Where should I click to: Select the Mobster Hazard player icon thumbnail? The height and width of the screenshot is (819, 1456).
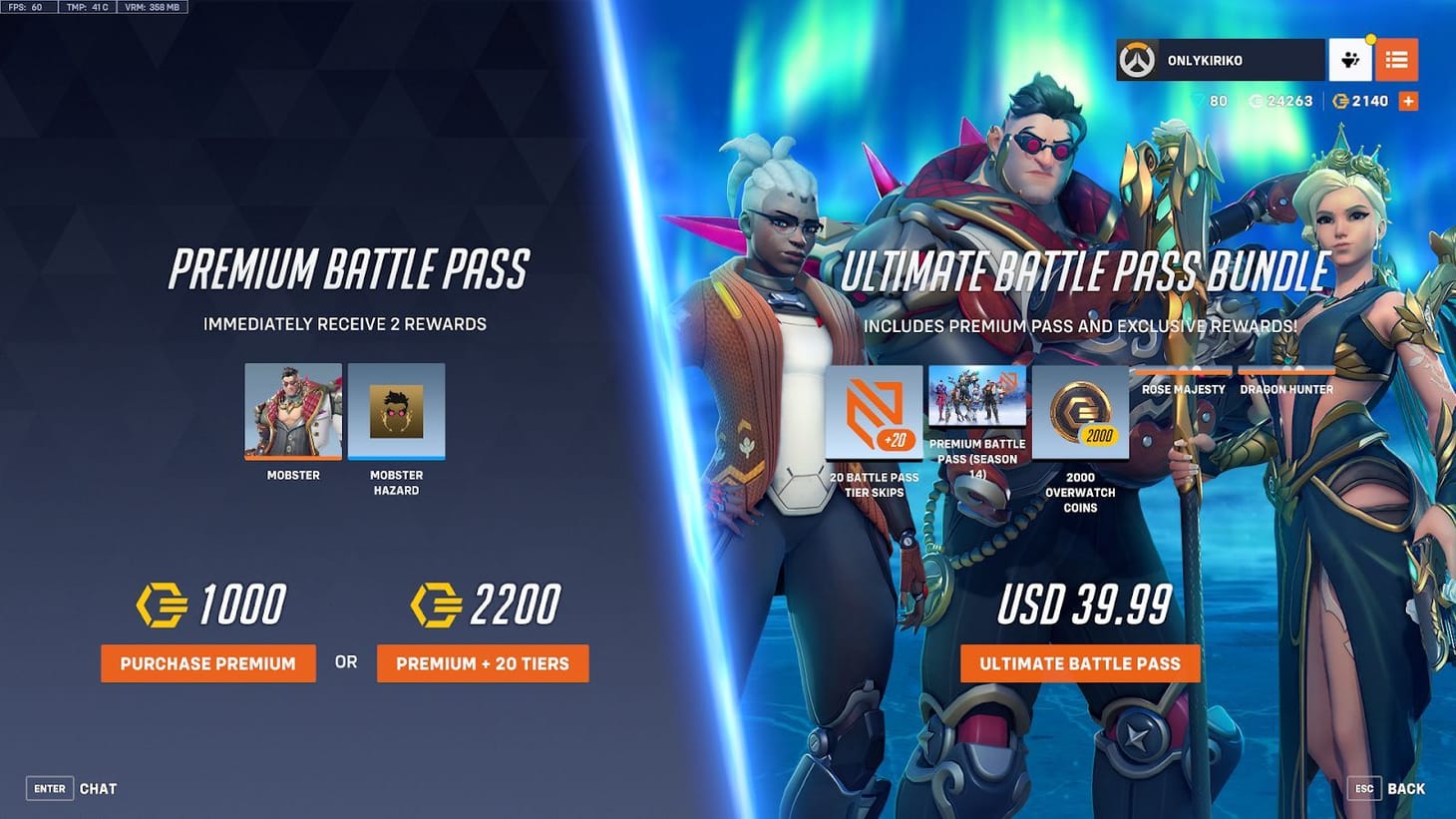[396, 411]
